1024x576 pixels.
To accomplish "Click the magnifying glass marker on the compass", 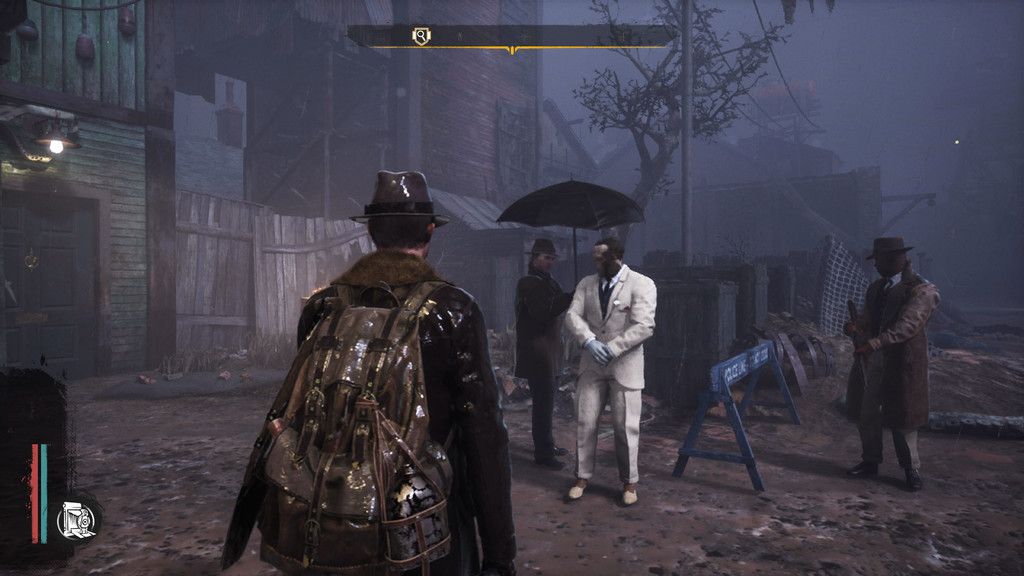I will pyautogui.click(x=422, y=36).
